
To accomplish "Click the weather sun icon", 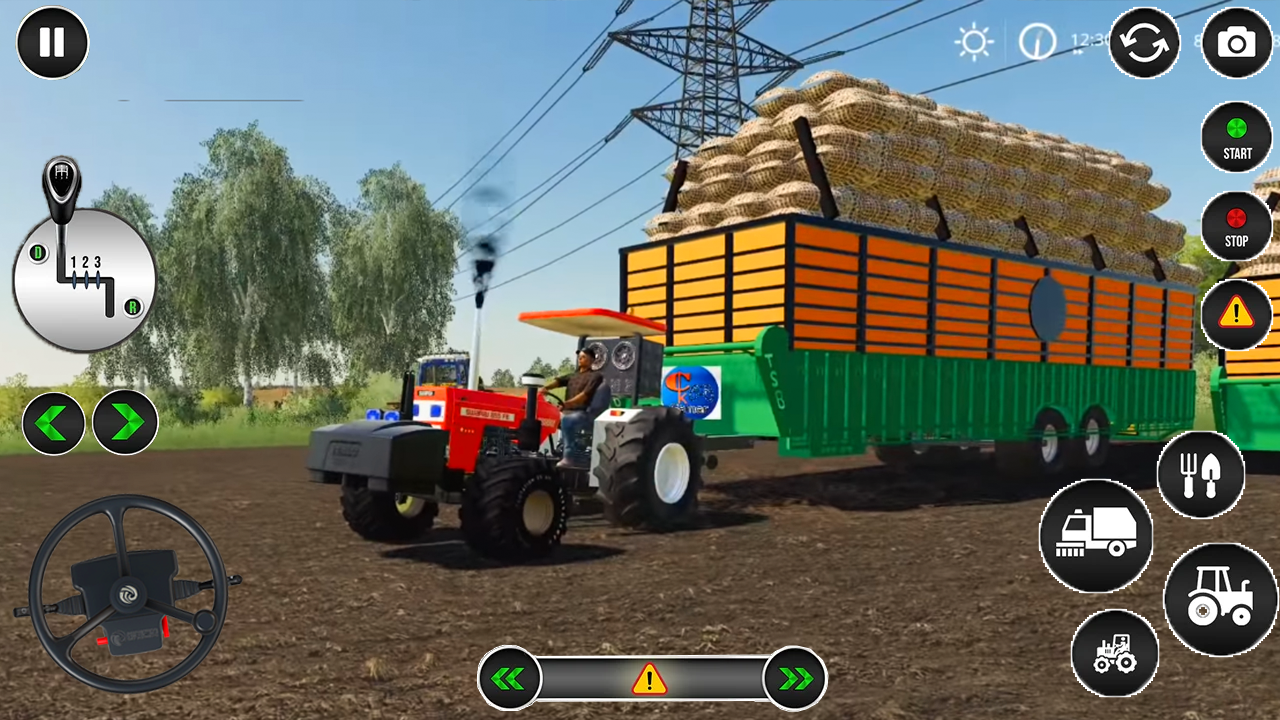I will coord(975,41).
